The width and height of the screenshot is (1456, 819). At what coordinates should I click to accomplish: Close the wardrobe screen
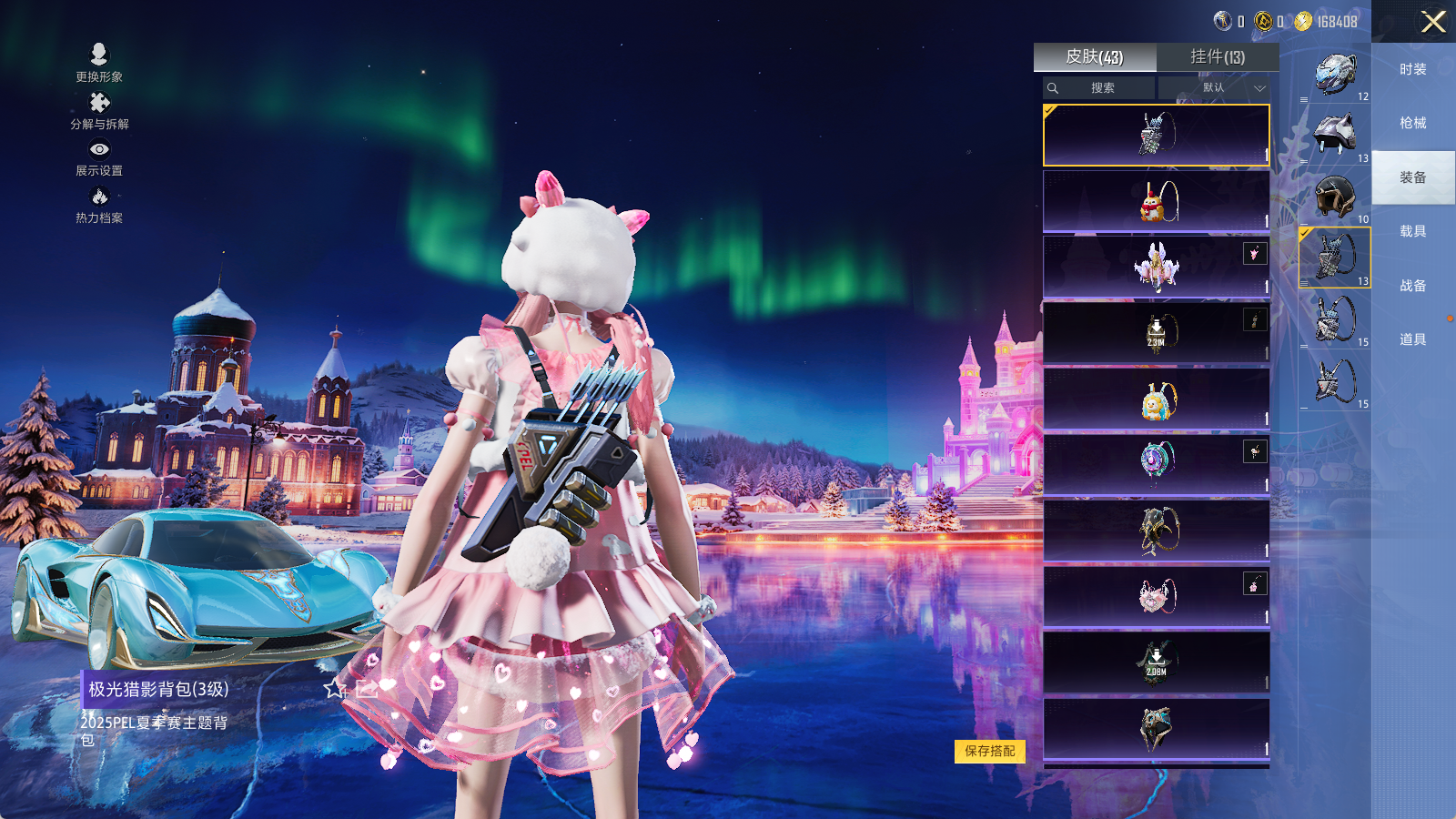[1433, 22]
